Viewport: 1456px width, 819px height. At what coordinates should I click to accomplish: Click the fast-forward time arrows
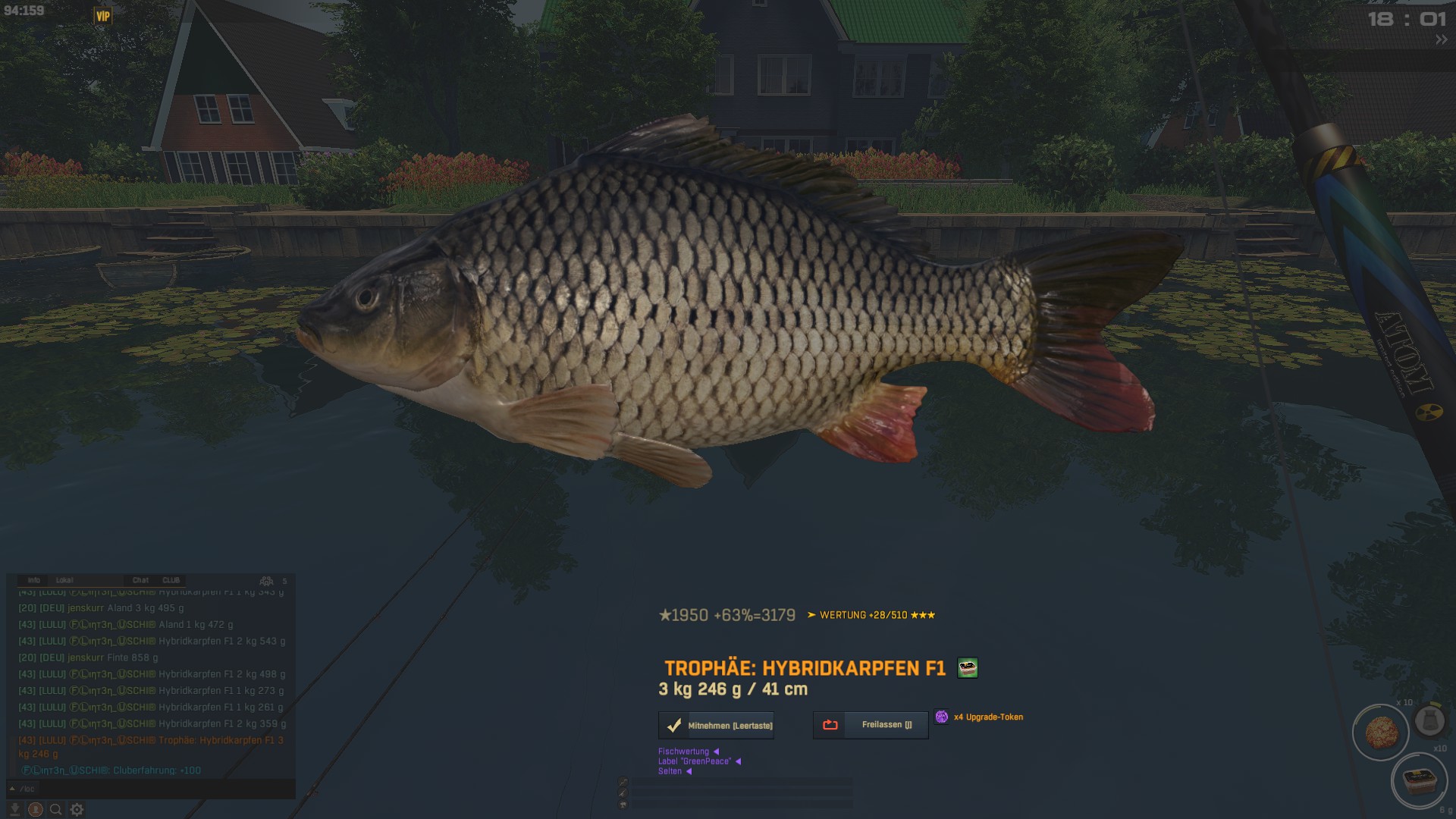[1441, 40]
